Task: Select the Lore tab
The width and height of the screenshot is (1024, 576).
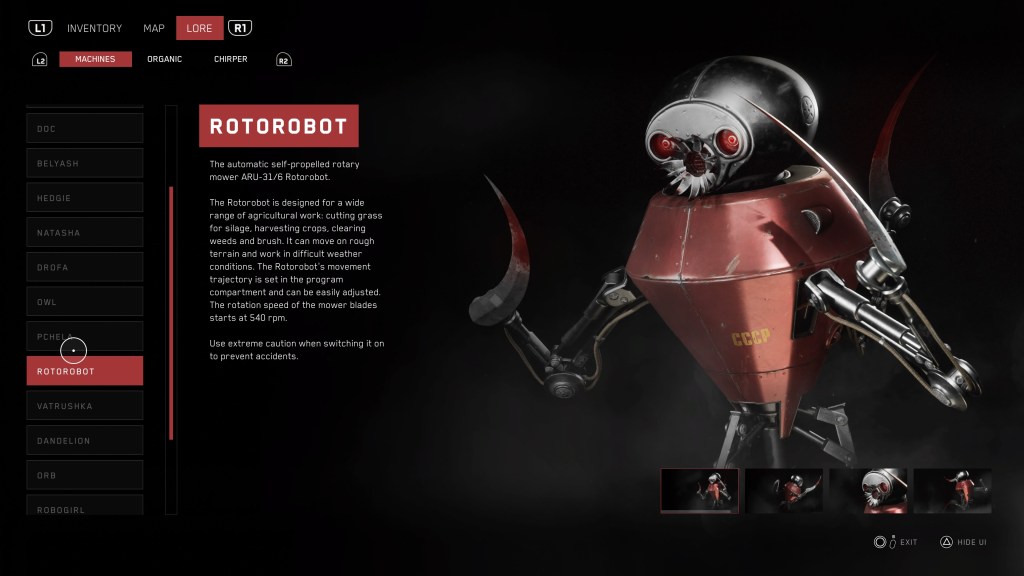Action: click(199, 28)
